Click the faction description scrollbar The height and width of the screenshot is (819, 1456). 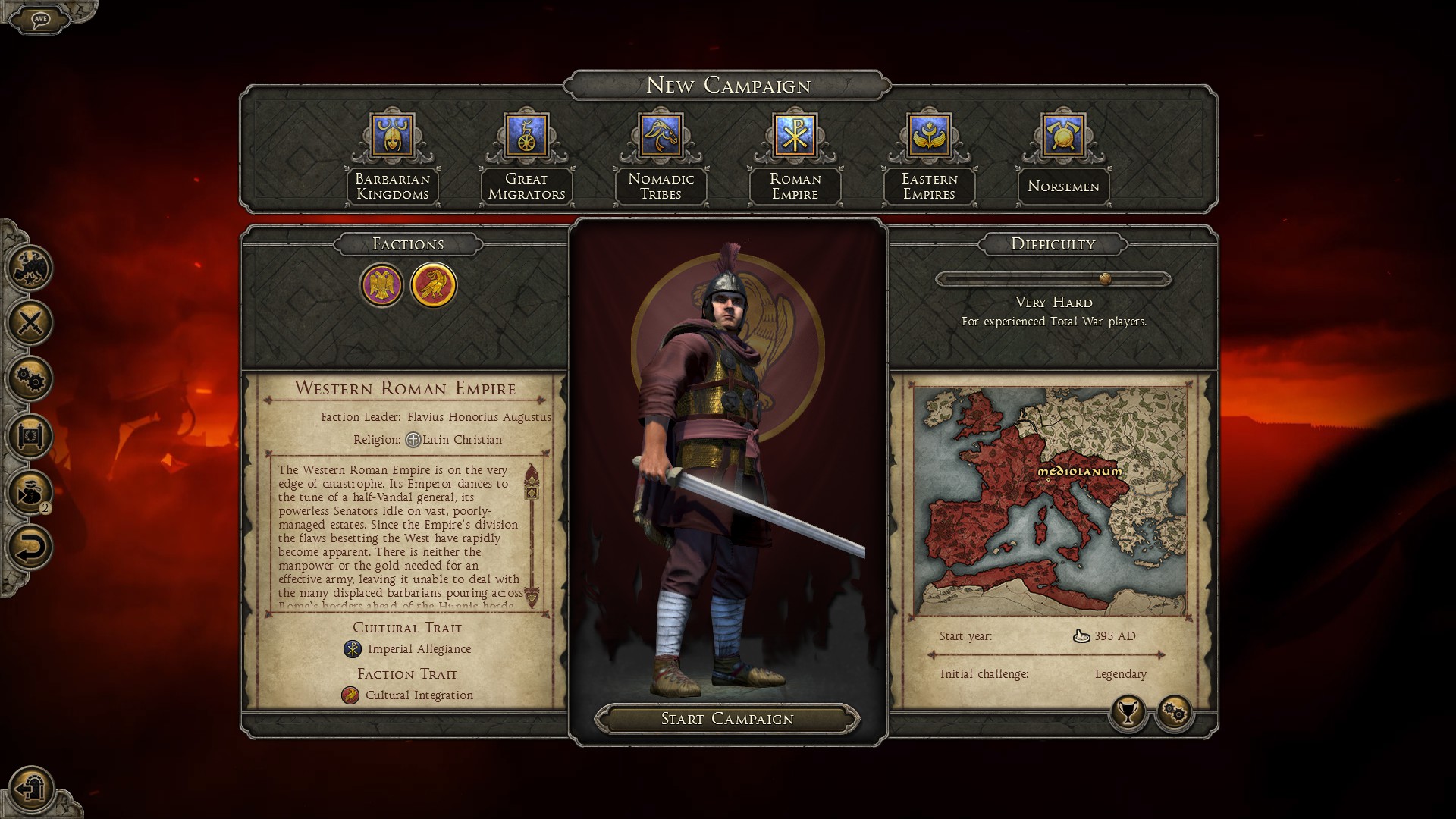(532, 535)
